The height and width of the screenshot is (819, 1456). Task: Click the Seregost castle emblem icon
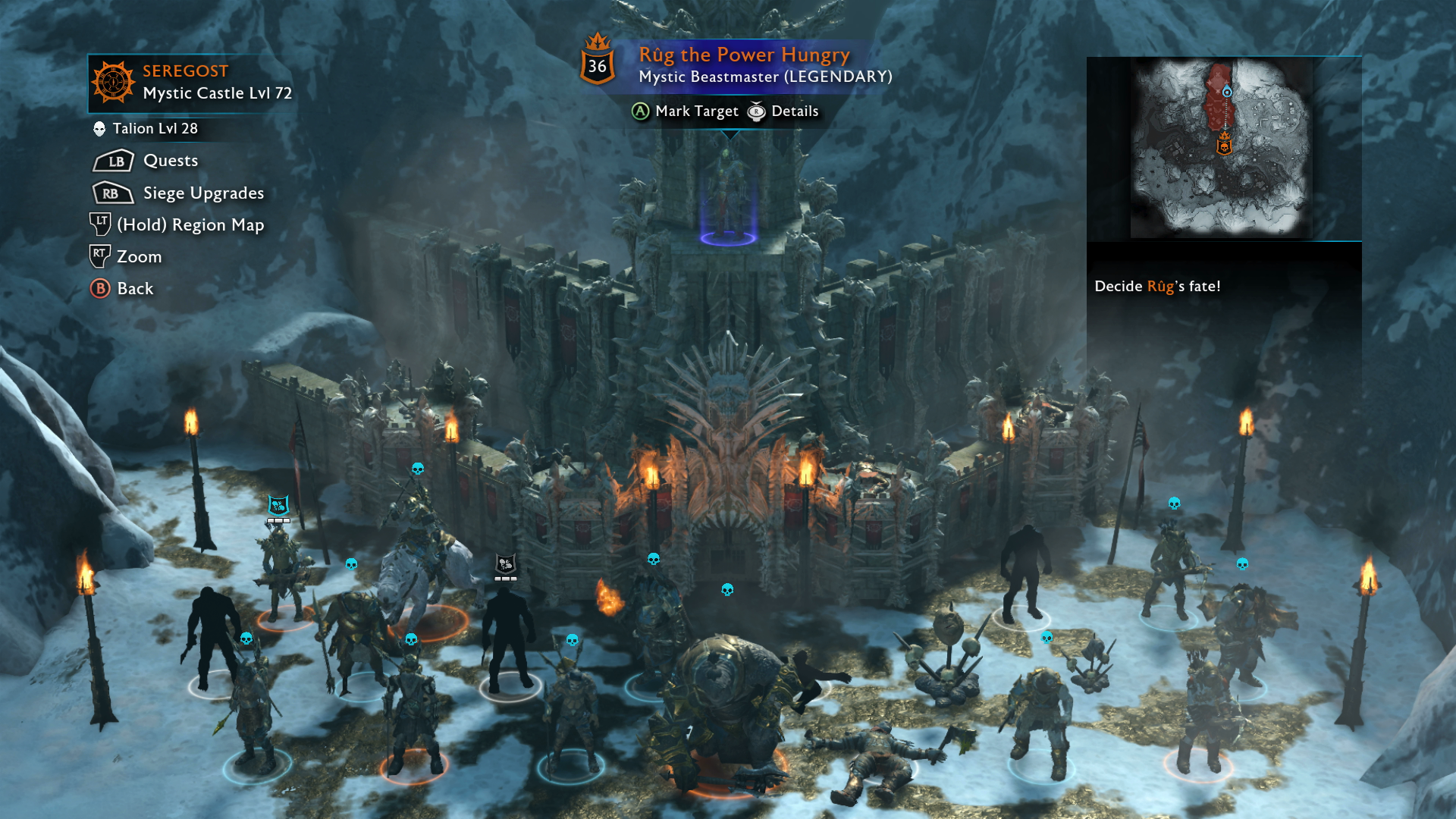(114, 80)
